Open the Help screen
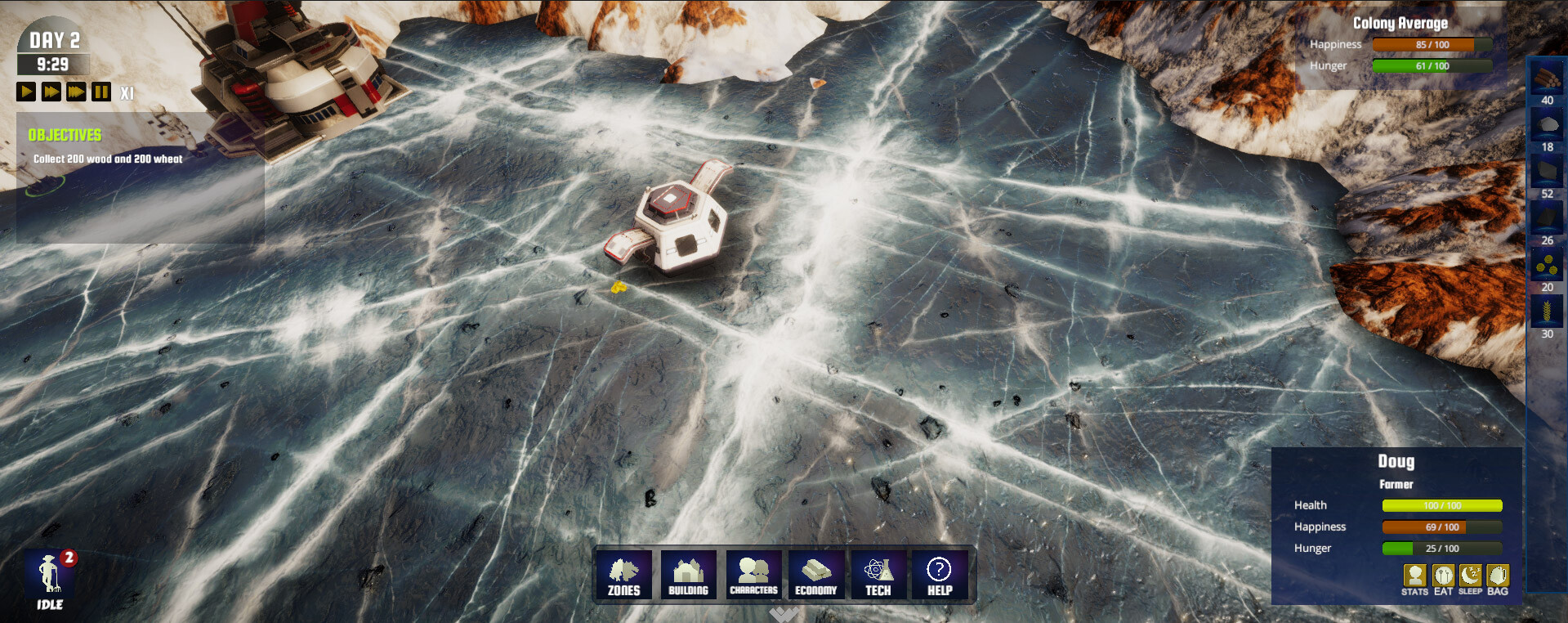The height and width of the screenshot is (623, 1568). [940, 575]
